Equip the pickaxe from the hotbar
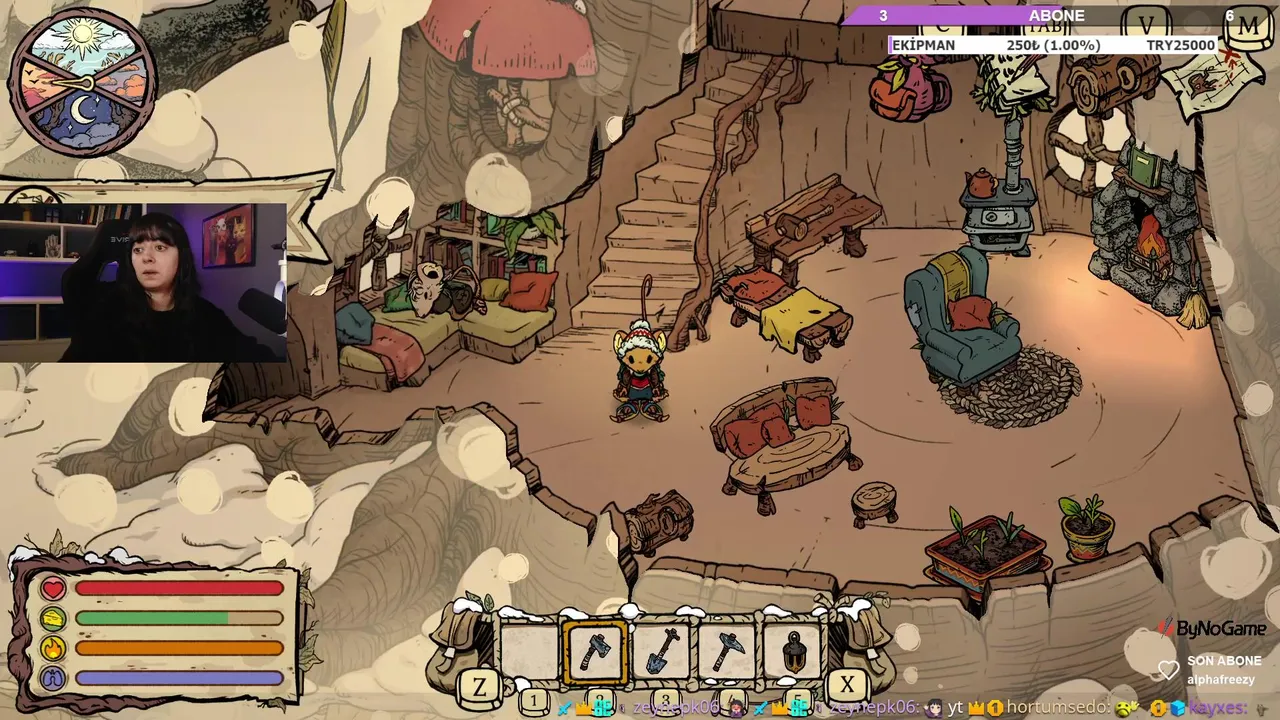The width and height of the screenshot is (1280, 720). point(727,653)
